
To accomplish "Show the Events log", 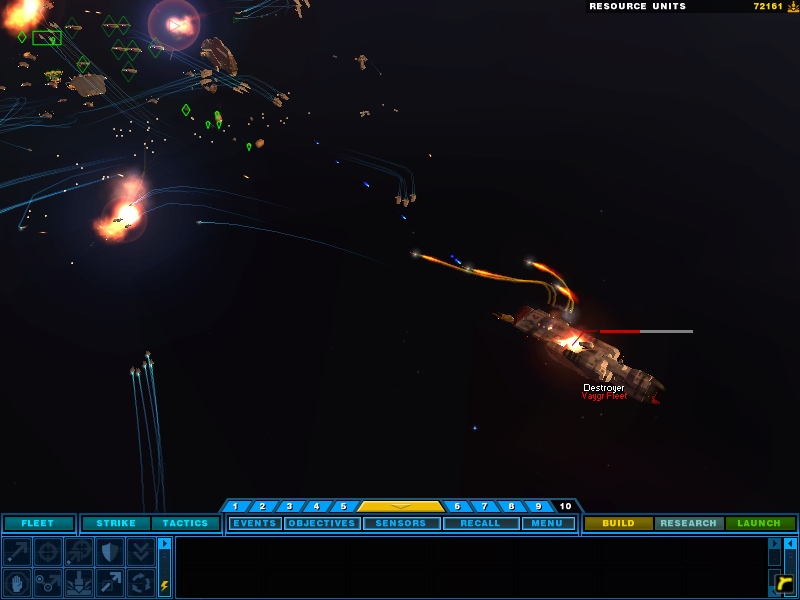I will tap(255, 523).
